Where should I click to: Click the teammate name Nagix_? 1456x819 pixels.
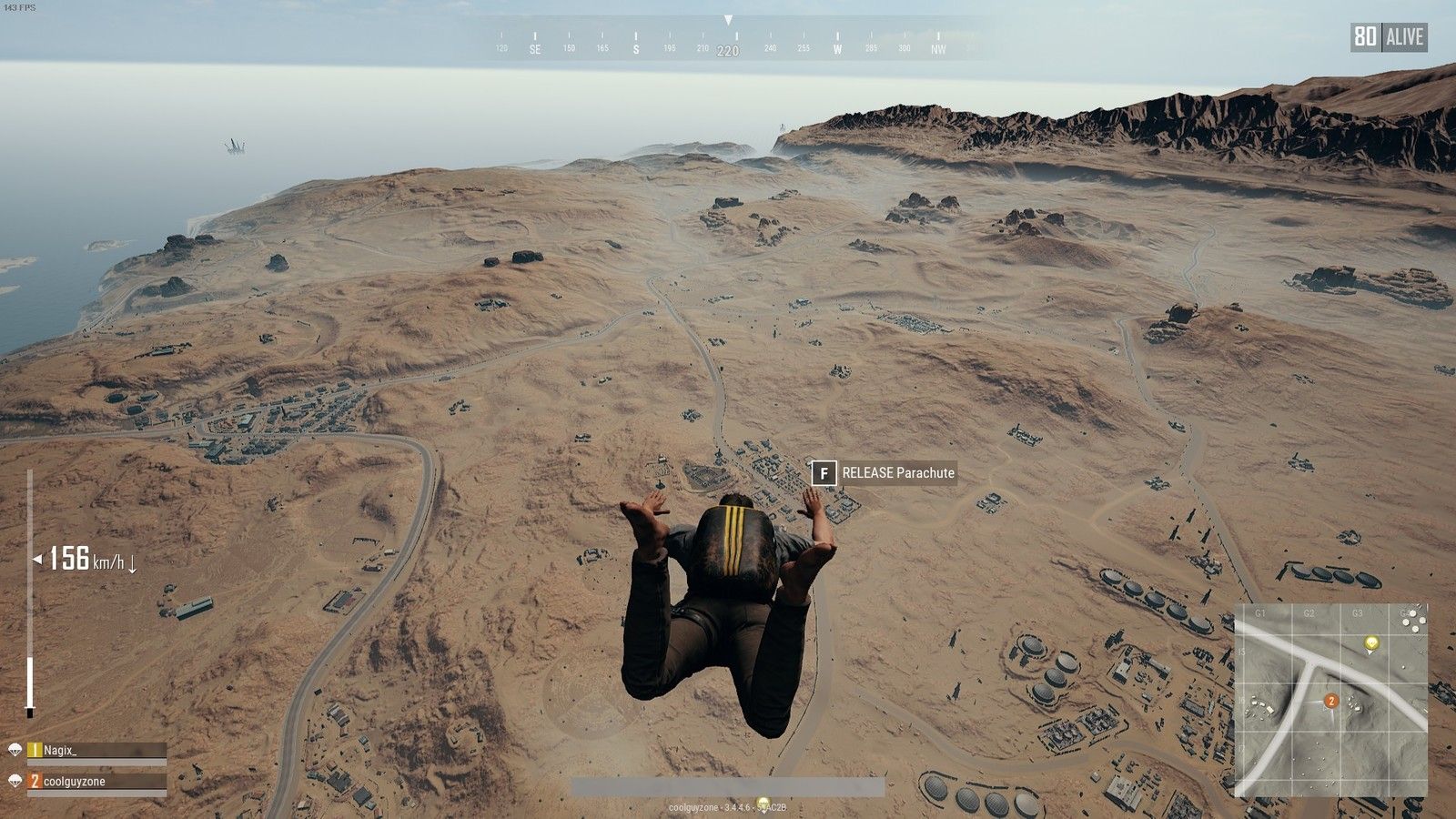[59, 752]
